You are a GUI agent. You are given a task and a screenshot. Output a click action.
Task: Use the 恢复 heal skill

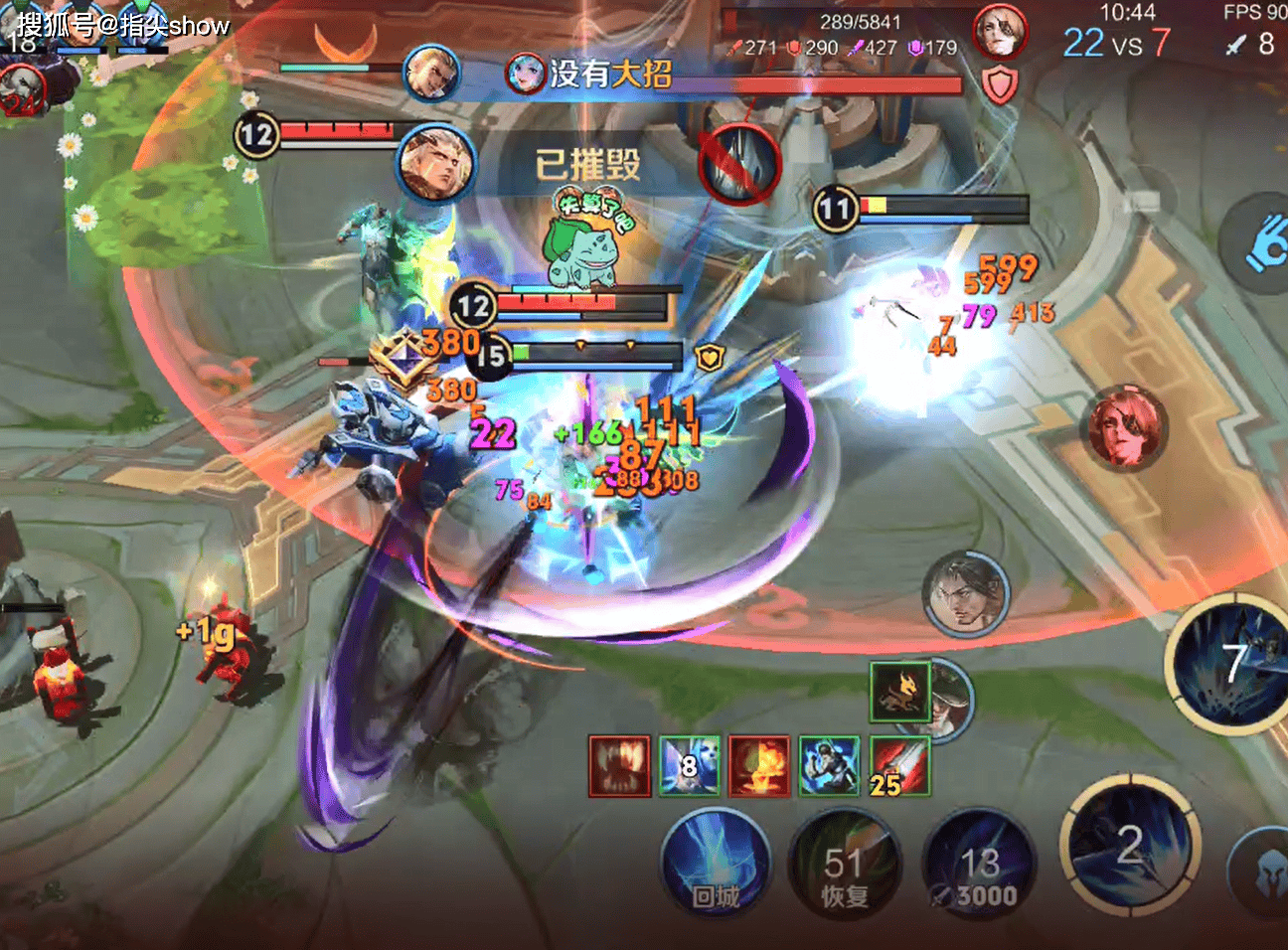(844, 865)
